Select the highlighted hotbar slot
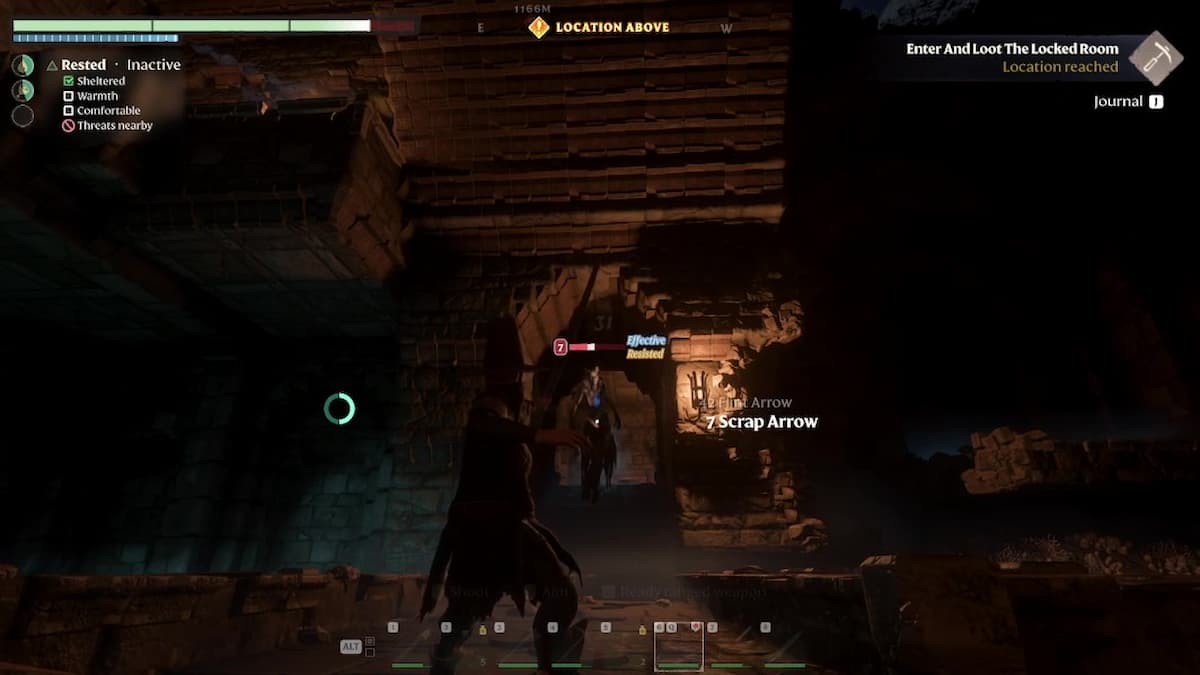The width and height of the screenshot is (1200, 675). [x=678, y=647]
